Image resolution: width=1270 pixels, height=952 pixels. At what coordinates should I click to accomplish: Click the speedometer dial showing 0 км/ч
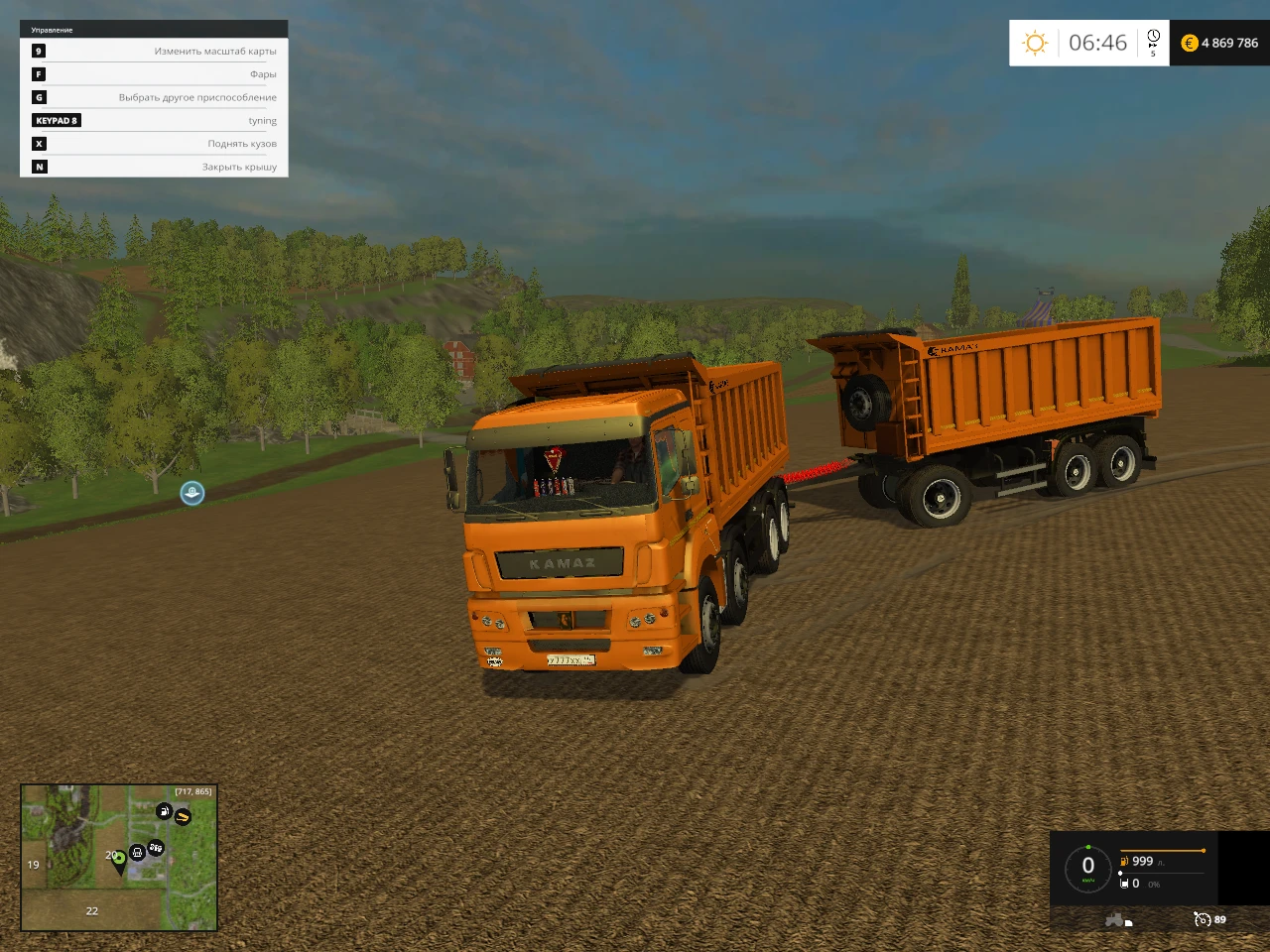pyautogui.click(x=1087, y=864)
